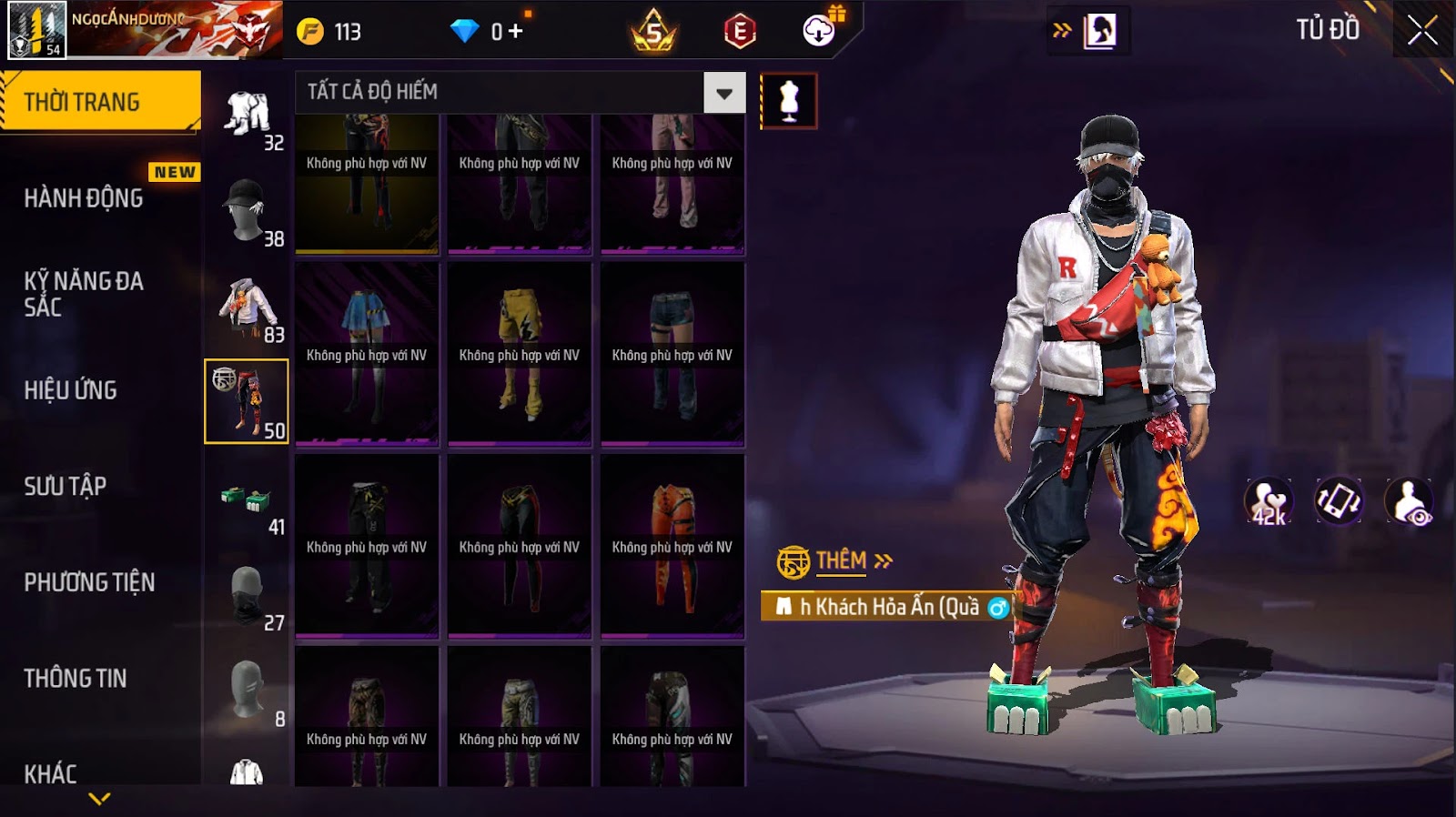This screenshot has width=1456, height=817.
Task: Go to Sưu Tập tab
Action: coord(66,487)
